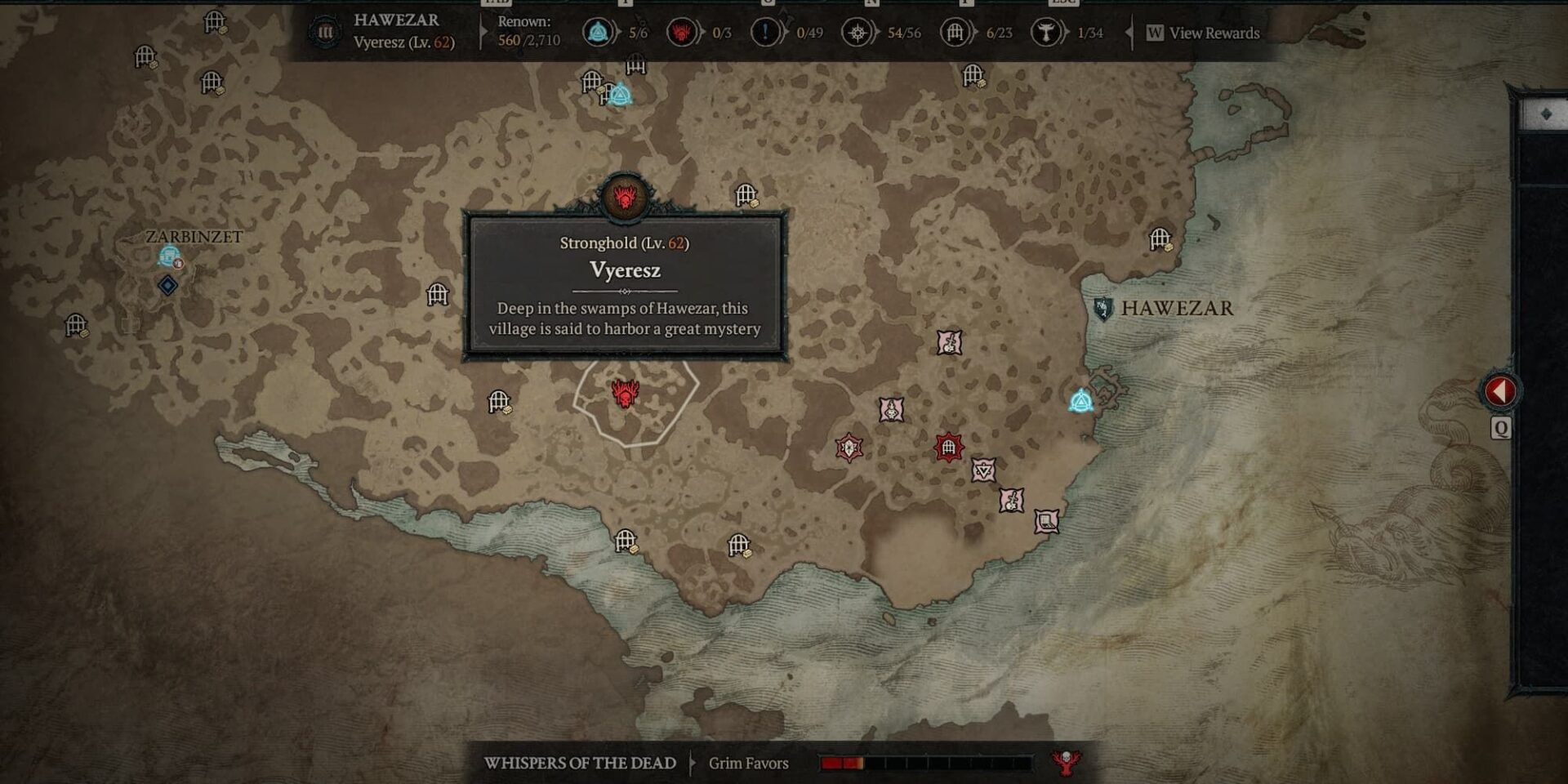1568x784 pixels.
Task: Click the dungeons renown counter icon
Action: click(954, 33)
